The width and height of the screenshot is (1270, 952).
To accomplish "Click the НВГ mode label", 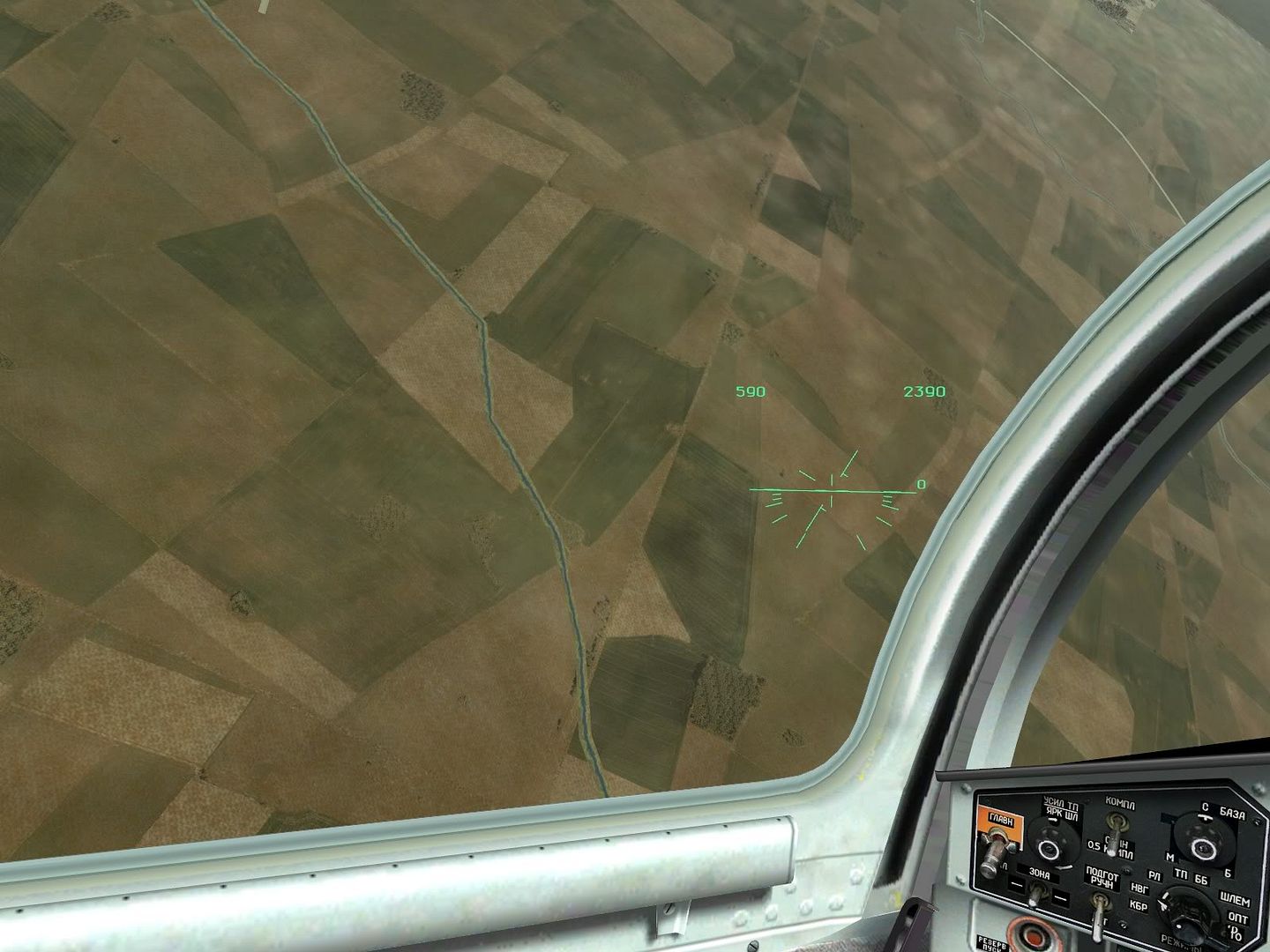I will pos(1140,889).
